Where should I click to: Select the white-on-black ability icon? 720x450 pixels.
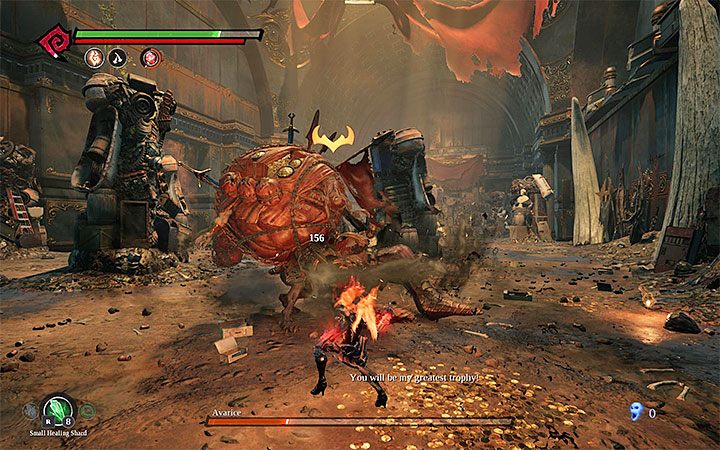(118, 57)
